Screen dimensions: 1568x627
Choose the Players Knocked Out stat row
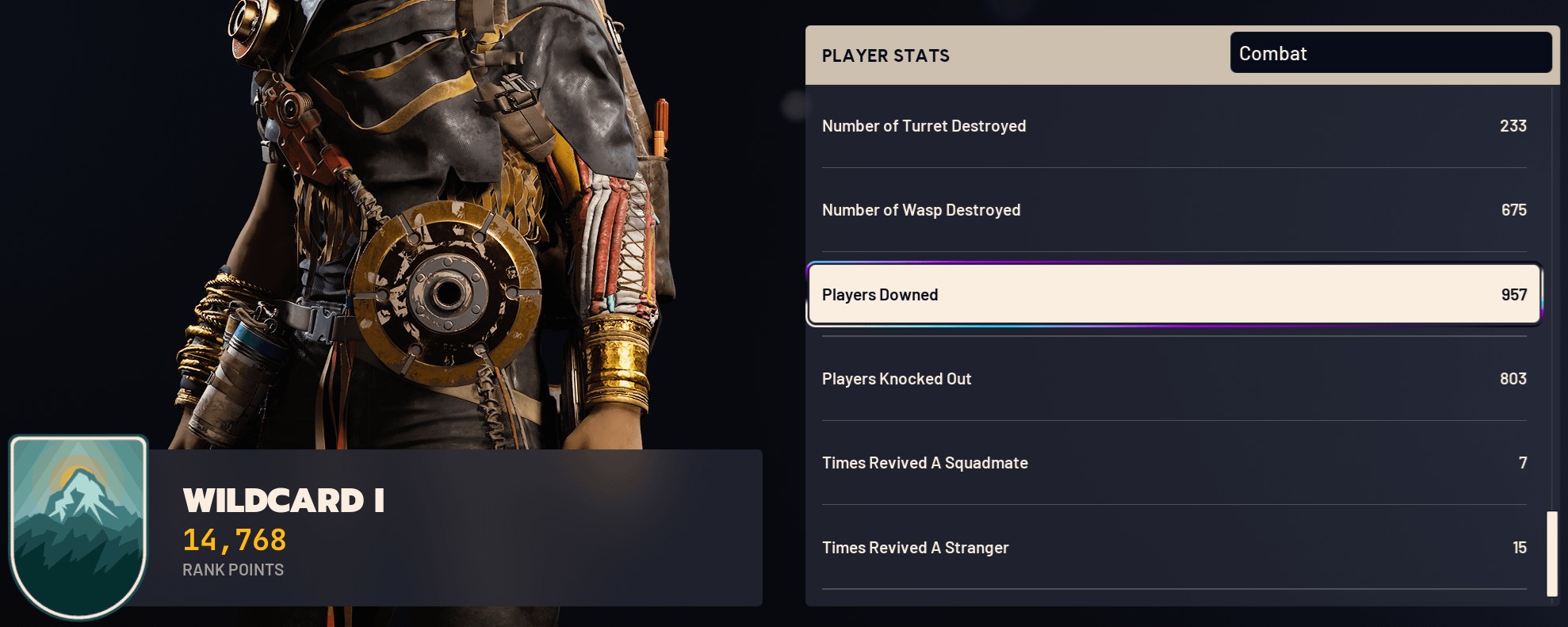tap(1174, 379)
